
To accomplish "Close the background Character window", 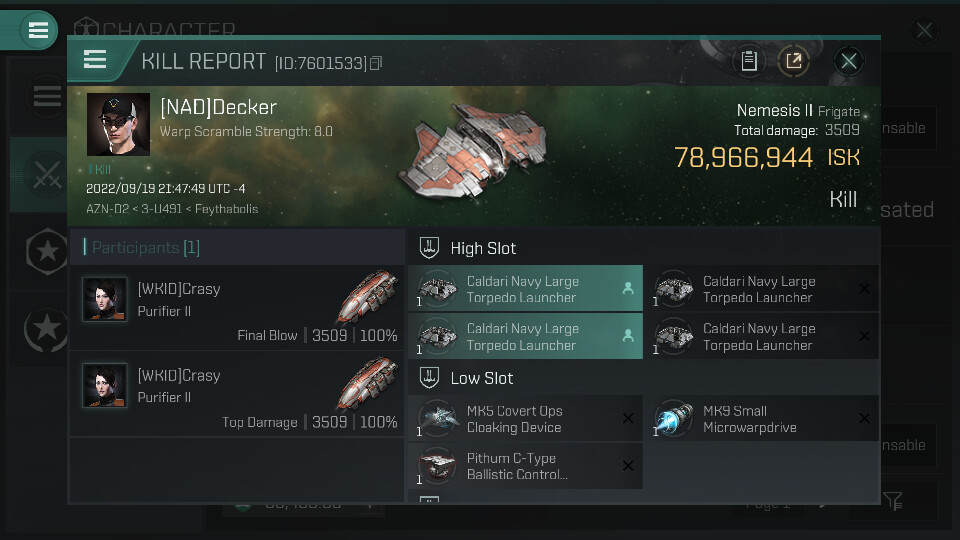I will (x=924, y=31).
